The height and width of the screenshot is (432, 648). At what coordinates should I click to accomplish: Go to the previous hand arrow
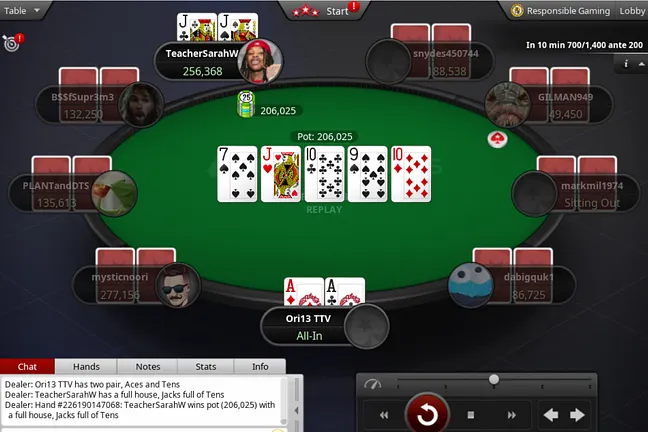[x=549, y=414]
